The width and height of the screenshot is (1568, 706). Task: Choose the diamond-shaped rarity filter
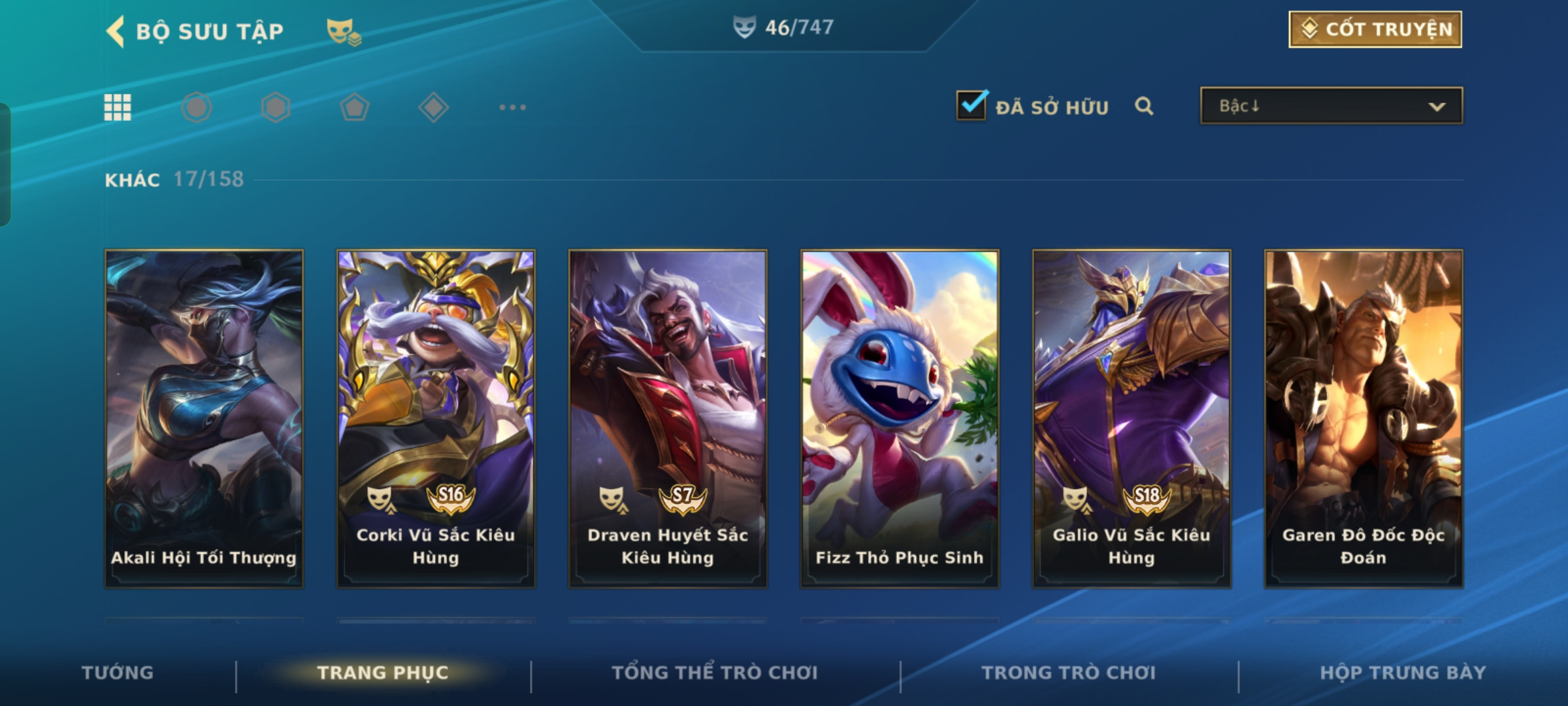click(433, 107)
